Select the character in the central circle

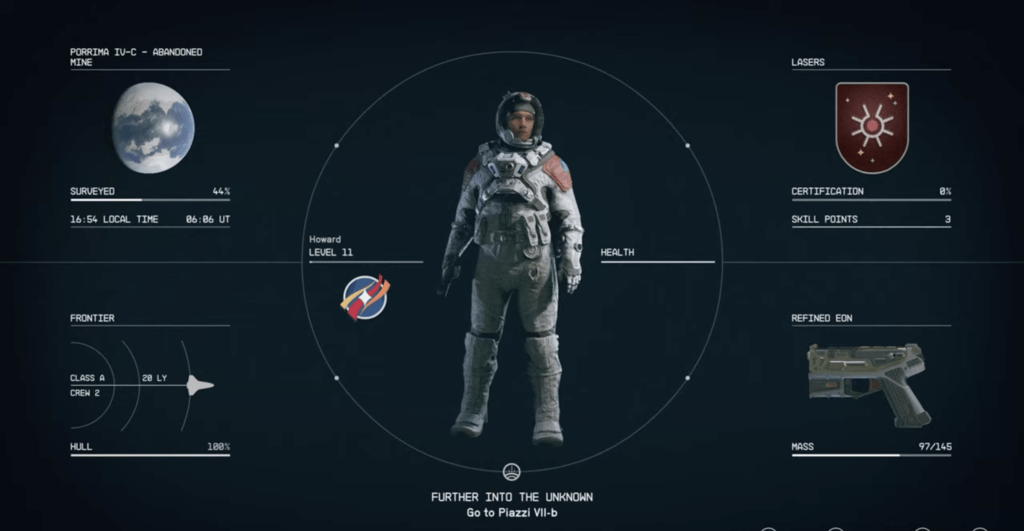click(512, 265)
